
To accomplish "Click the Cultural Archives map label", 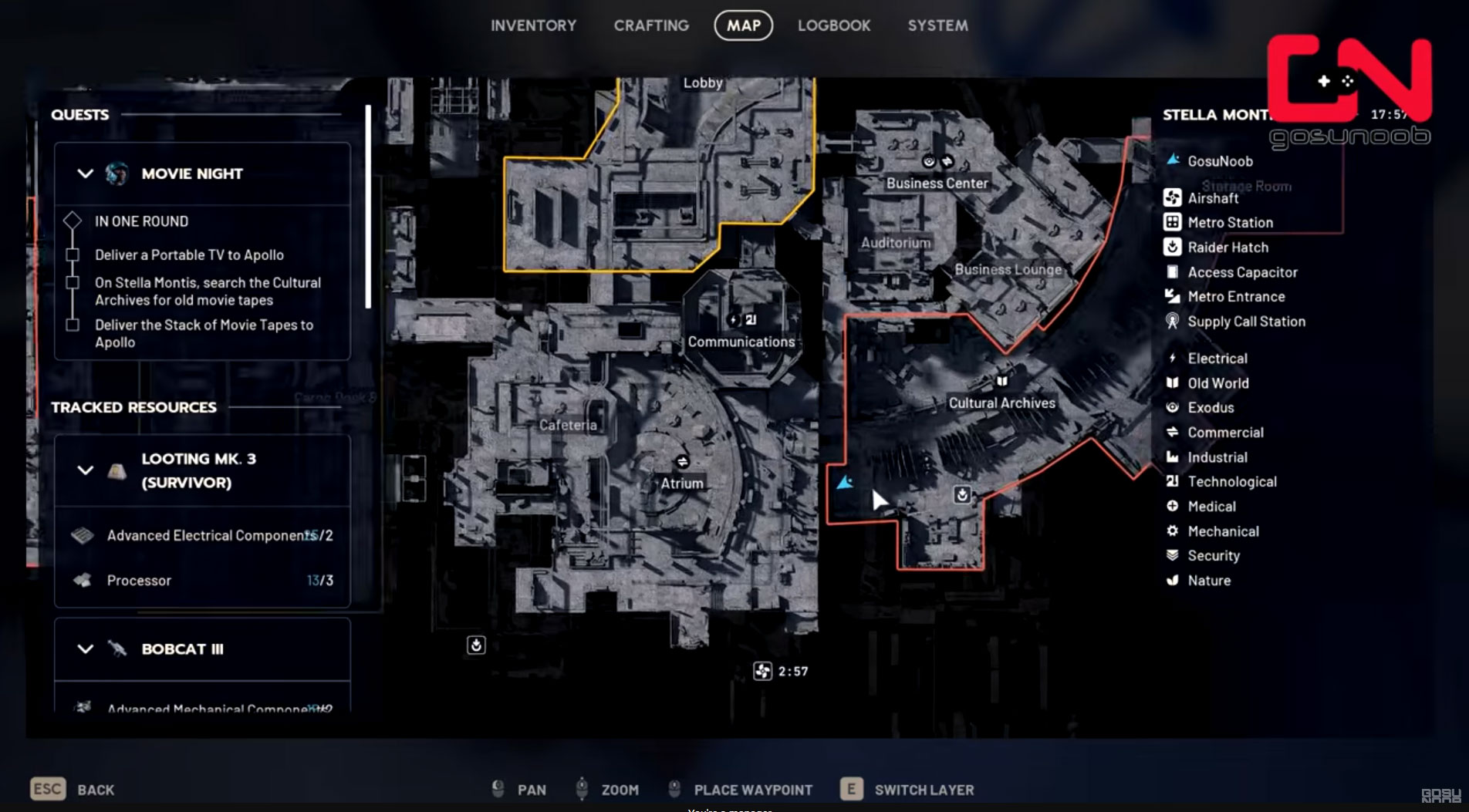I will coord(1001,403).
